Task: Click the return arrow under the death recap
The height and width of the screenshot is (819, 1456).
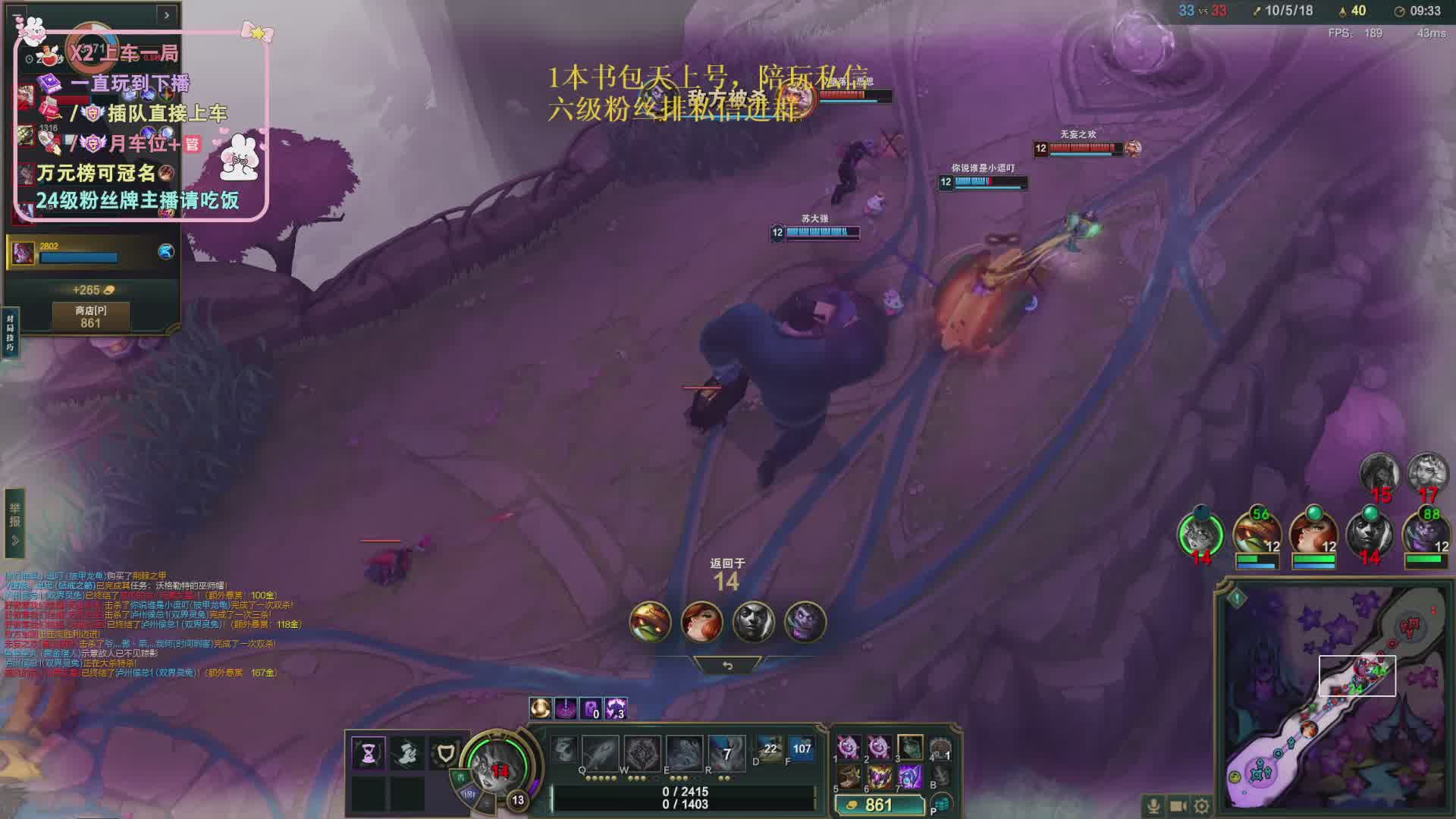Action: pyautogui.click(x=727, y=665)
